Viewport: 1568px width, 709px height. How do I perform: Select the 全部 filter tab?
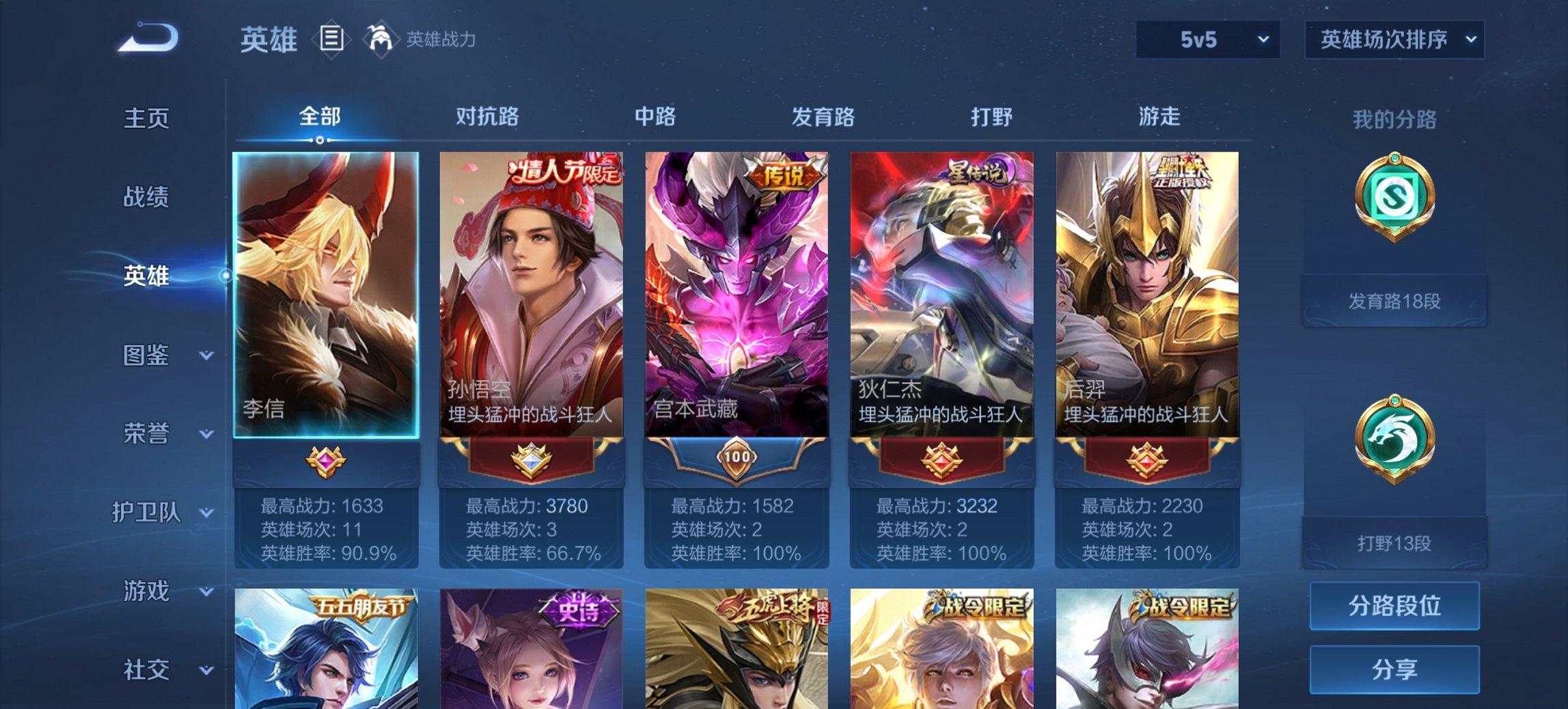(x=318, y=117)
